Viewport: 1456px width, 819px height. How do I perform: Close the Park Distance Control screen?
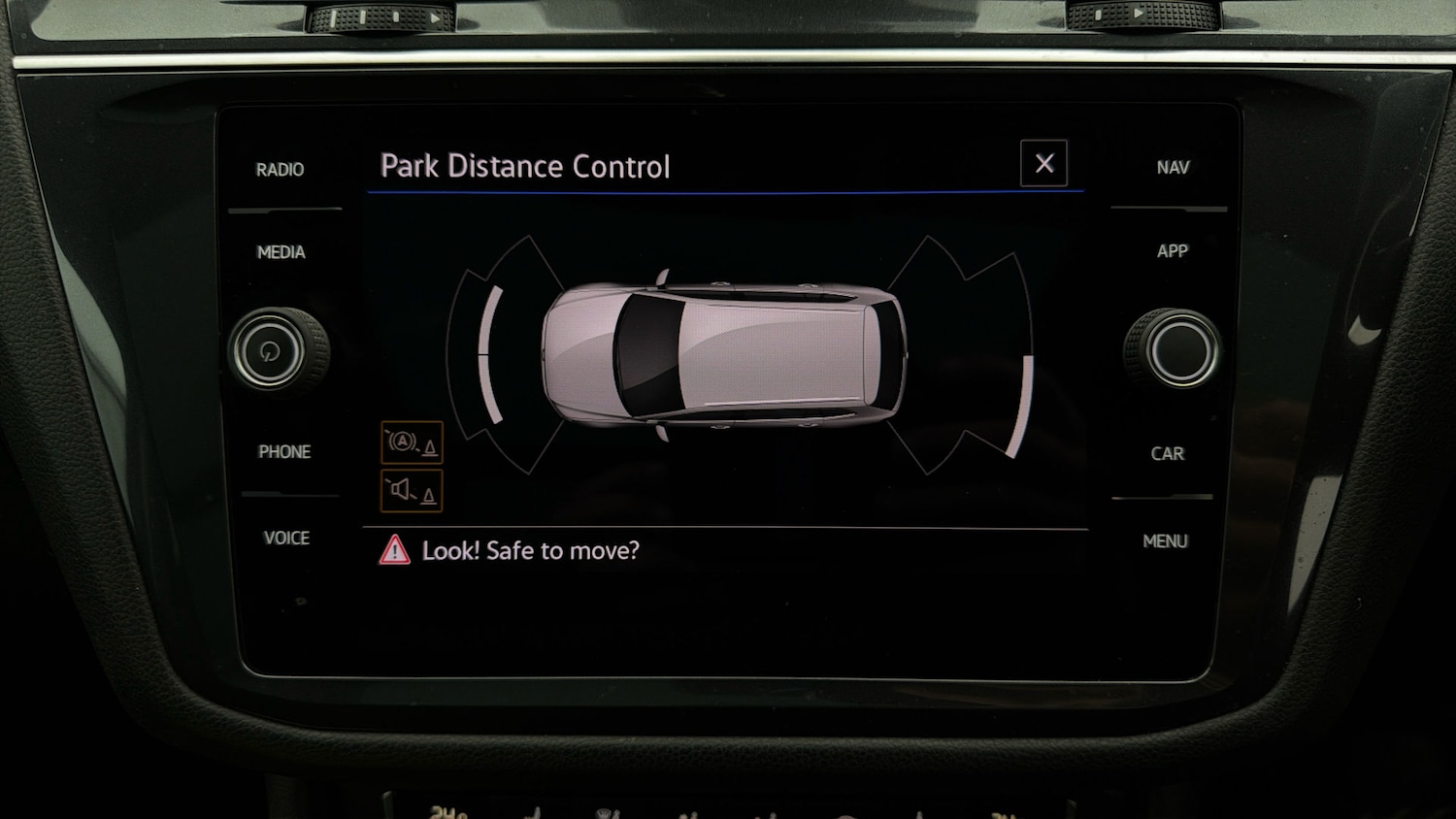pyautogui.click(x=1043, y=162)
